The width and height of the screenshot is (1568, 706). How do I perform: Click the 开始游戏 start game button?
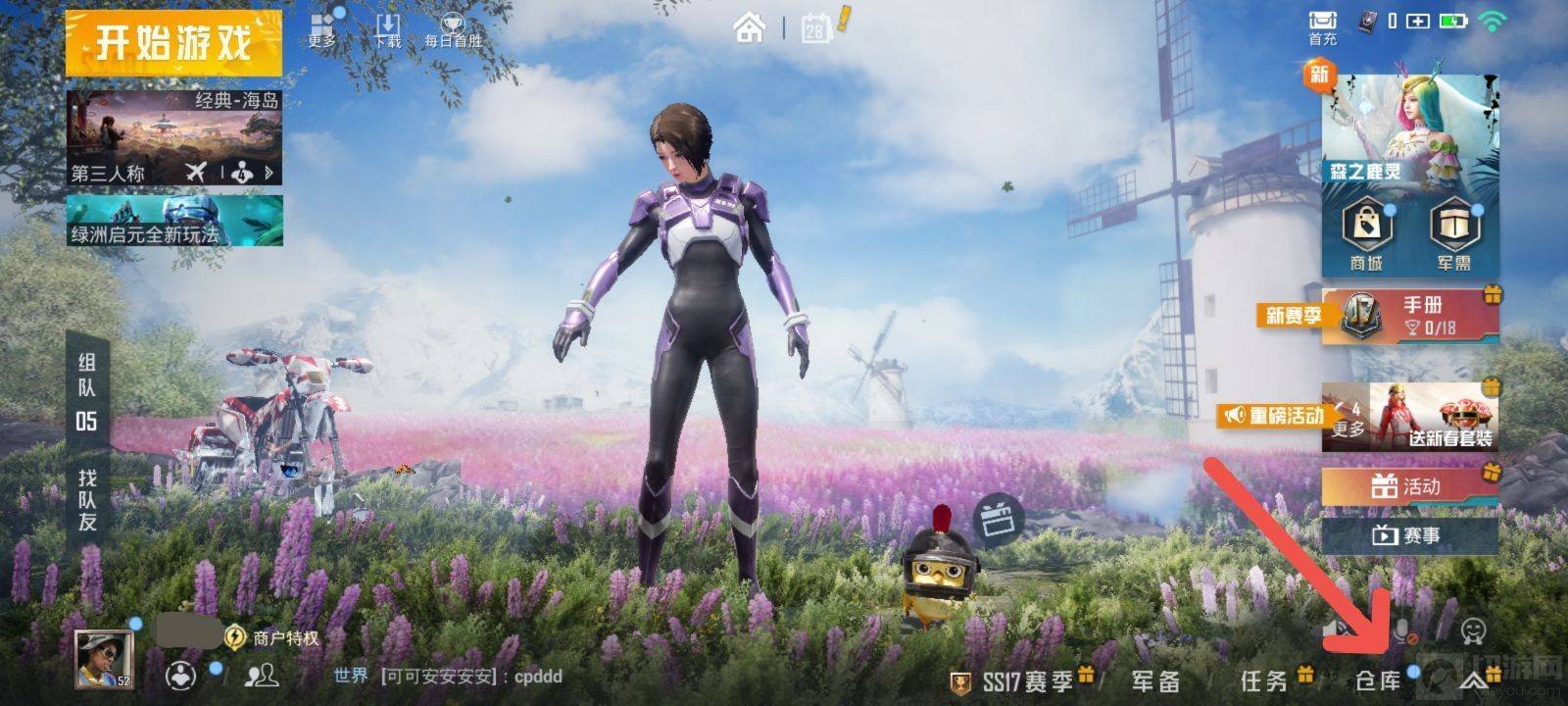click(173, 44)
